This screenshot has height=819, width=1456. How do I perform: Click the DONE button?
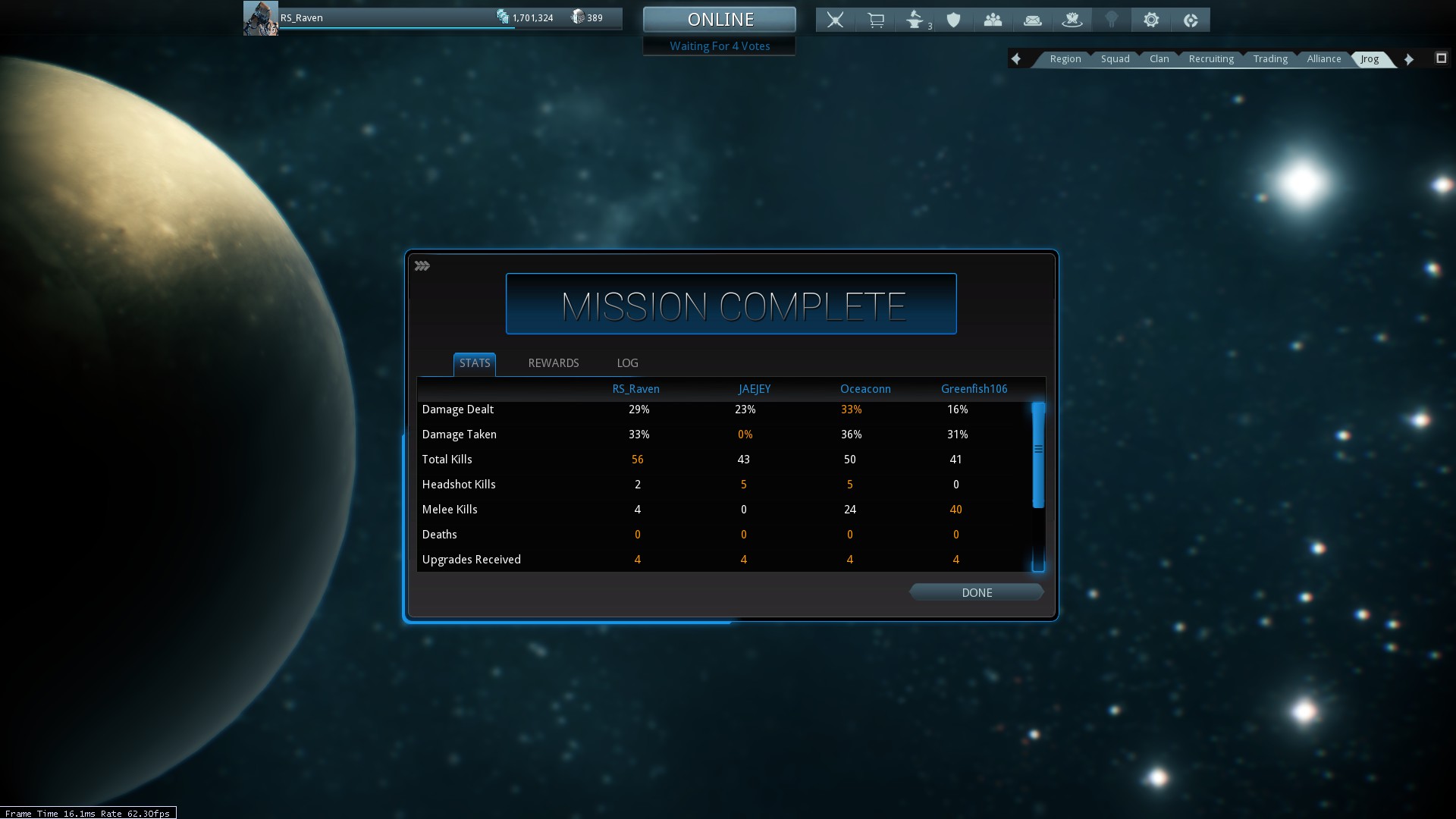tap(976, 593)
